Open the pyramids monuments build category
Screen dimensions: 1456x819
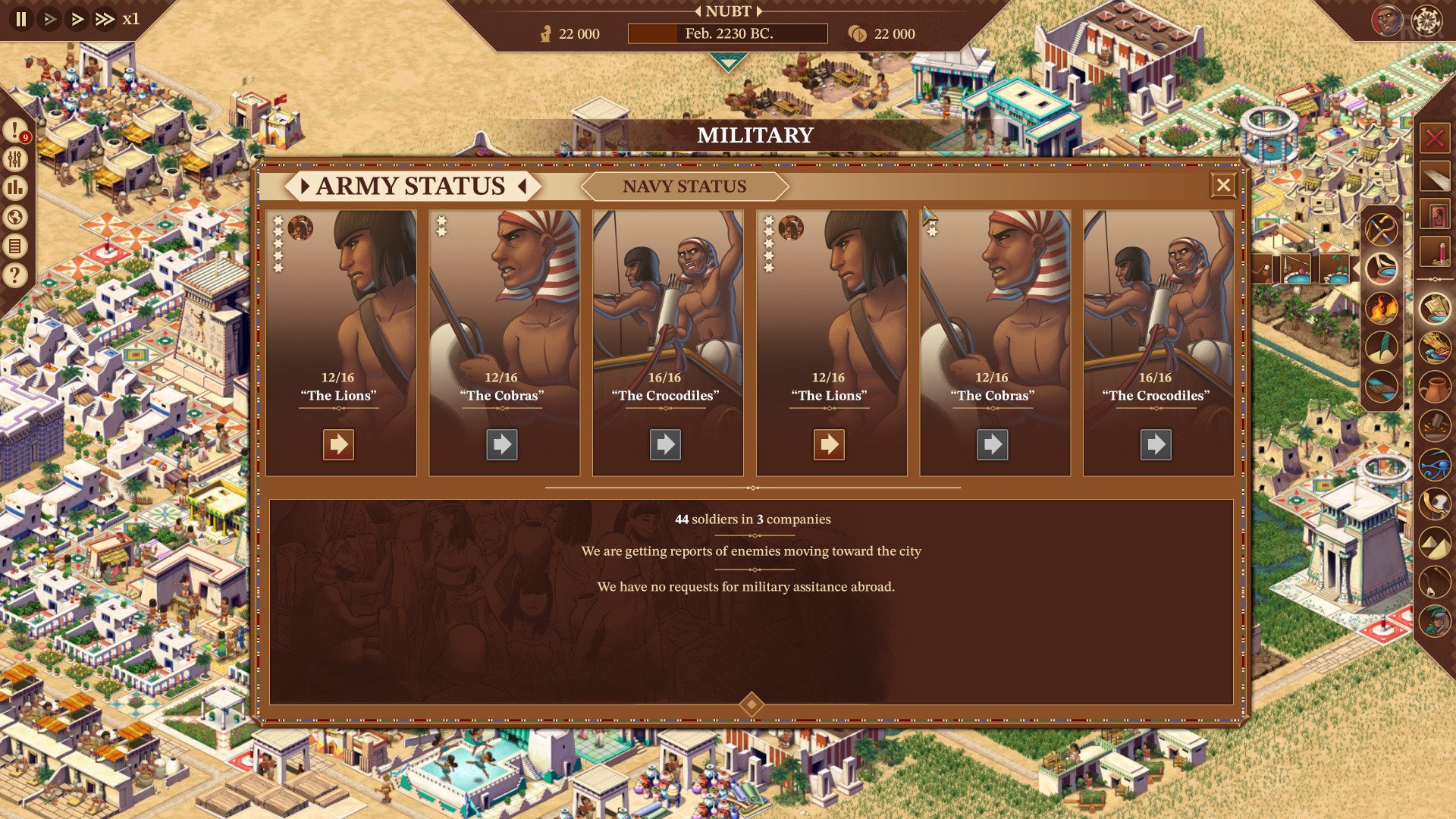pyautogui.click(x=1434, y=544)
